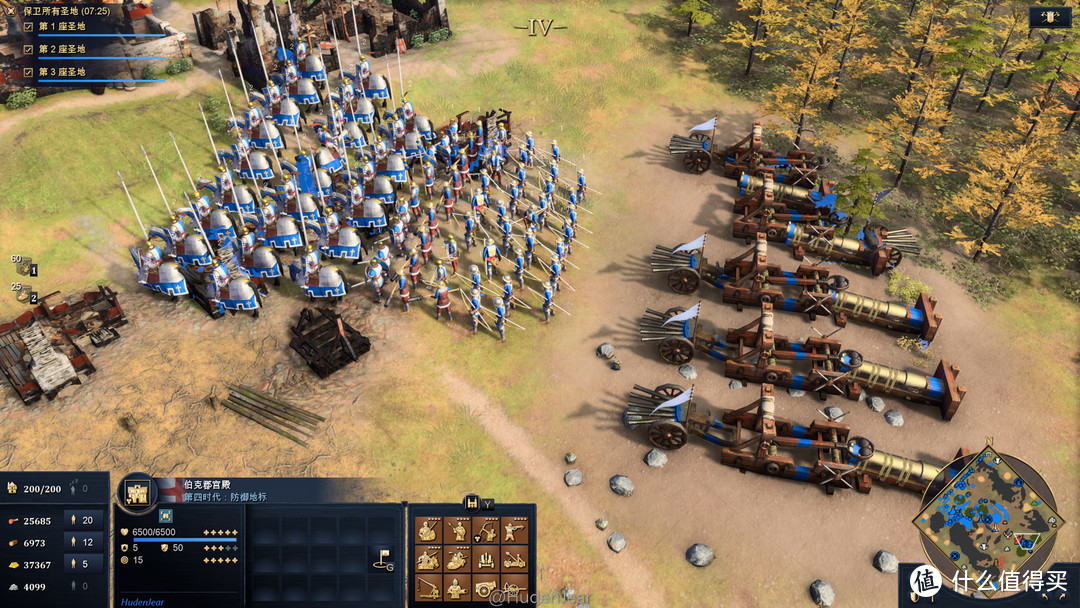Produce the cannon siege unit
This screenshot has height=608, width=1080.
pos(486,589)
